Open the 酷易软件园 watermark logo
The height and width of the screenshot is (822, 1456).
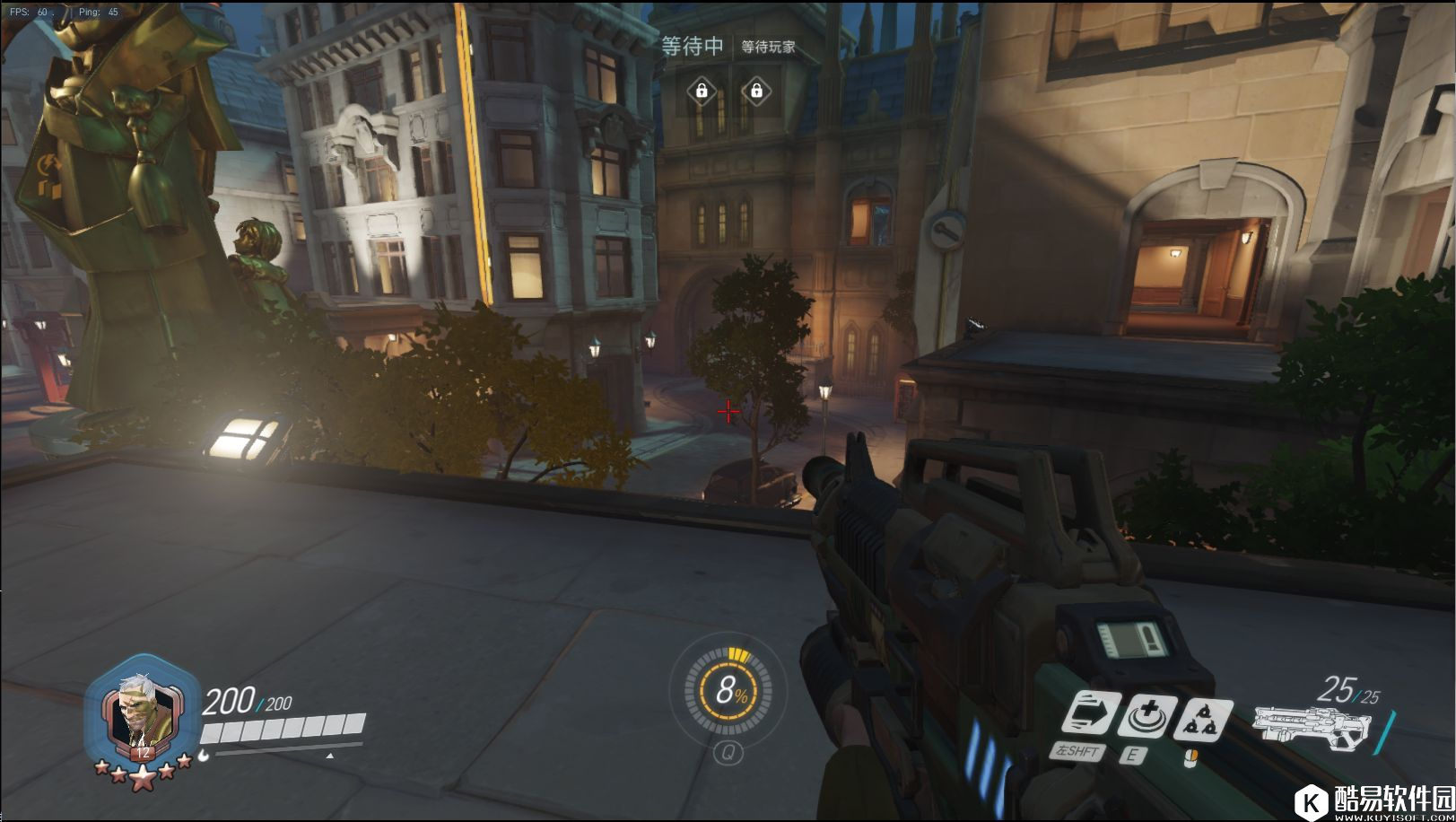[x=1379, y=800]
